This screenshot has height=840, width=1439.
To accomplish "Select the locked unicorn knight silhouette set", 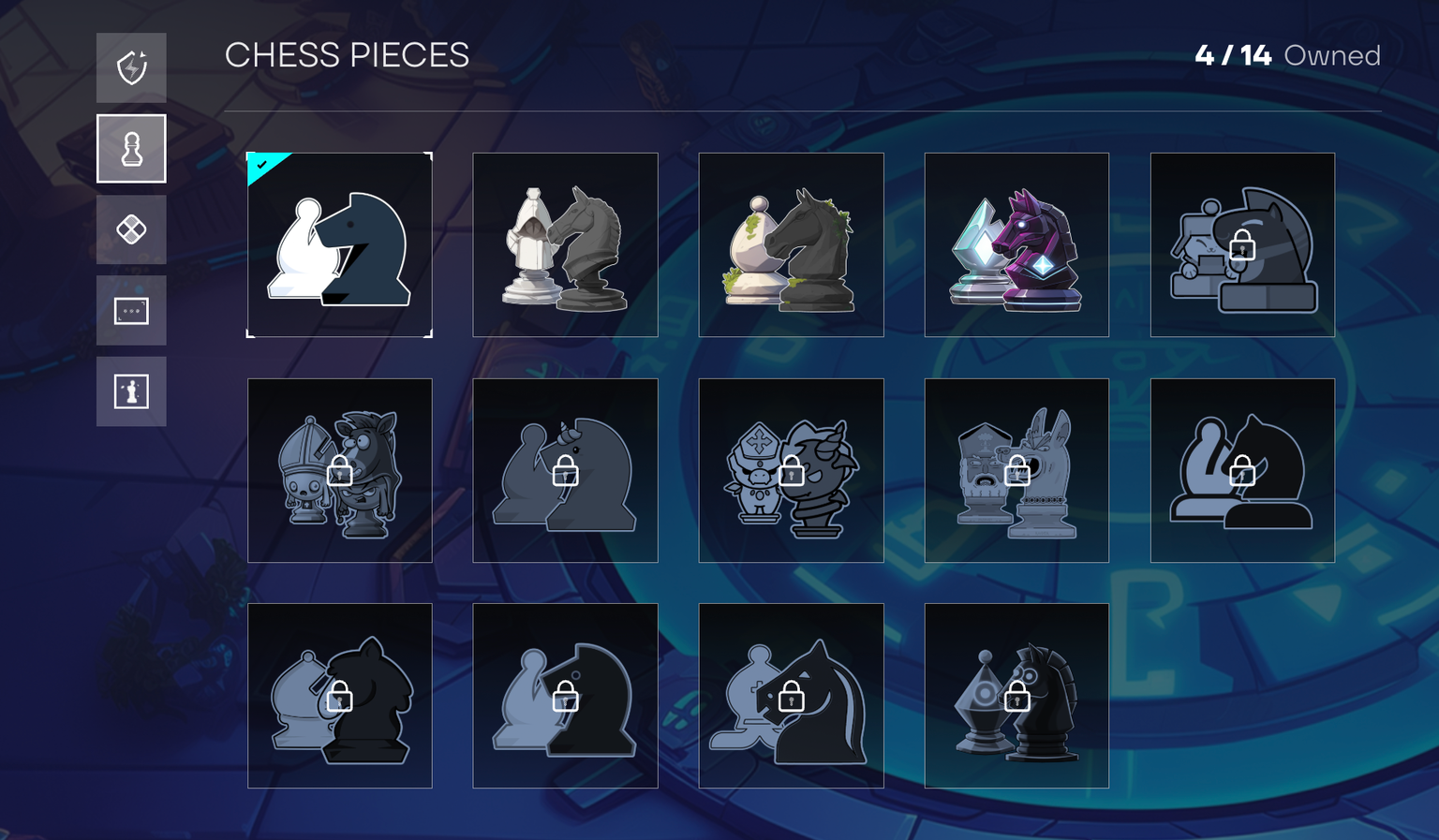I will (565, 470).
